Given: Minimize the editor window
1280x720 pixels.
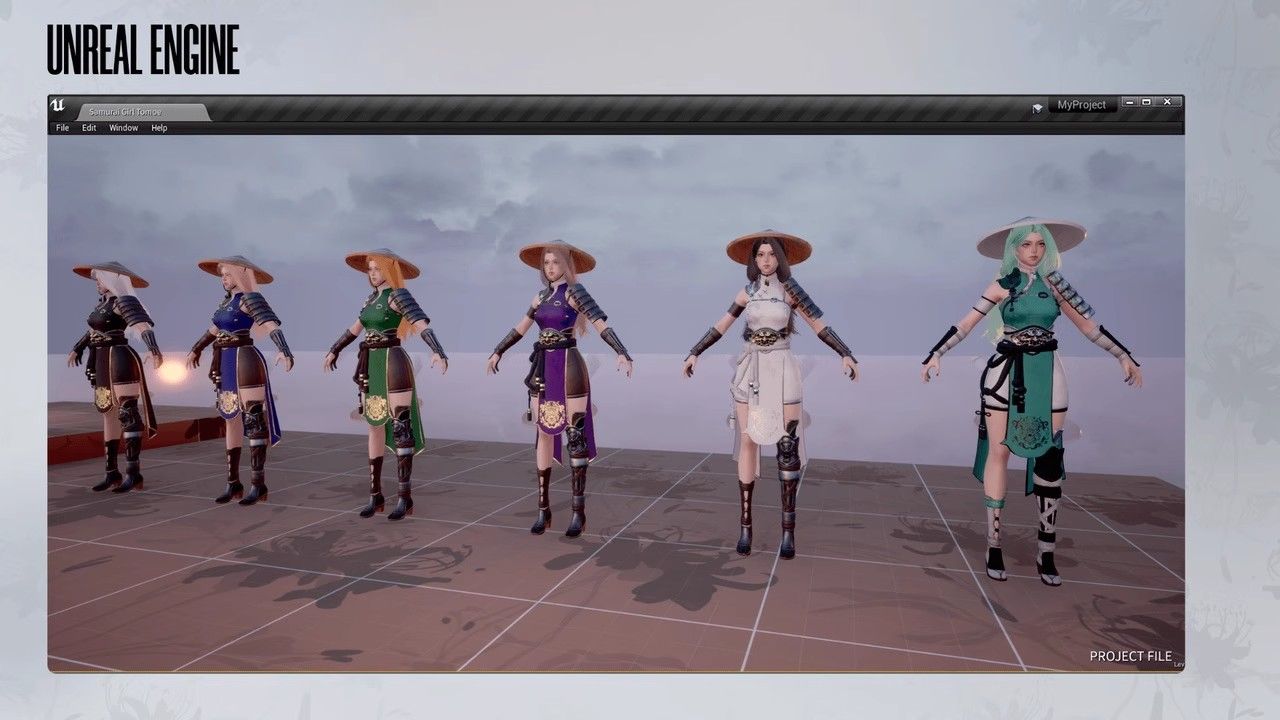Looking at the screenshot, I should point(1129,102).
